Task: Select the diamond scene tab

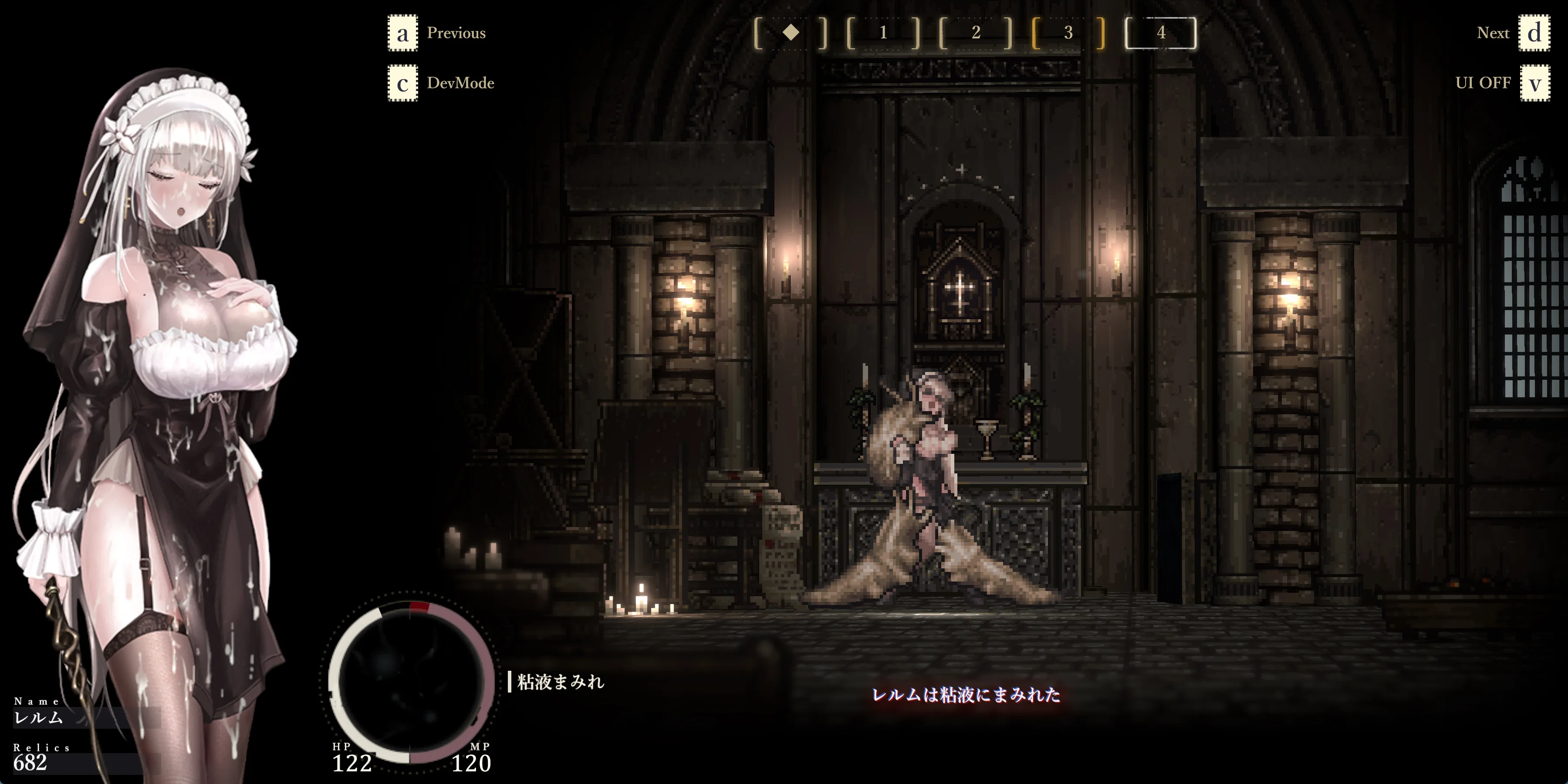Action: (791, 33)
